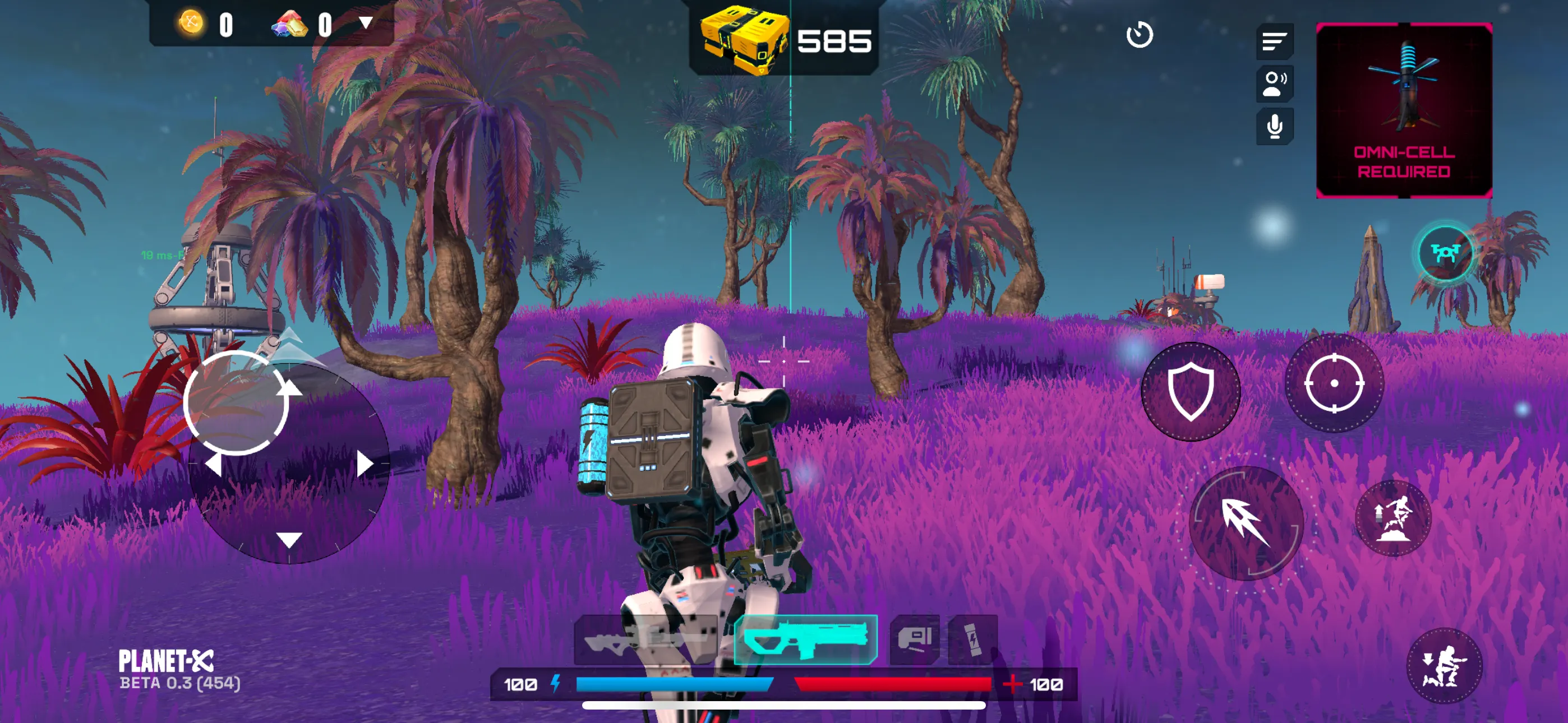Screen dimensions: 1568x723
Task: Toggle the microphone button
Action: click(1274, 127)
